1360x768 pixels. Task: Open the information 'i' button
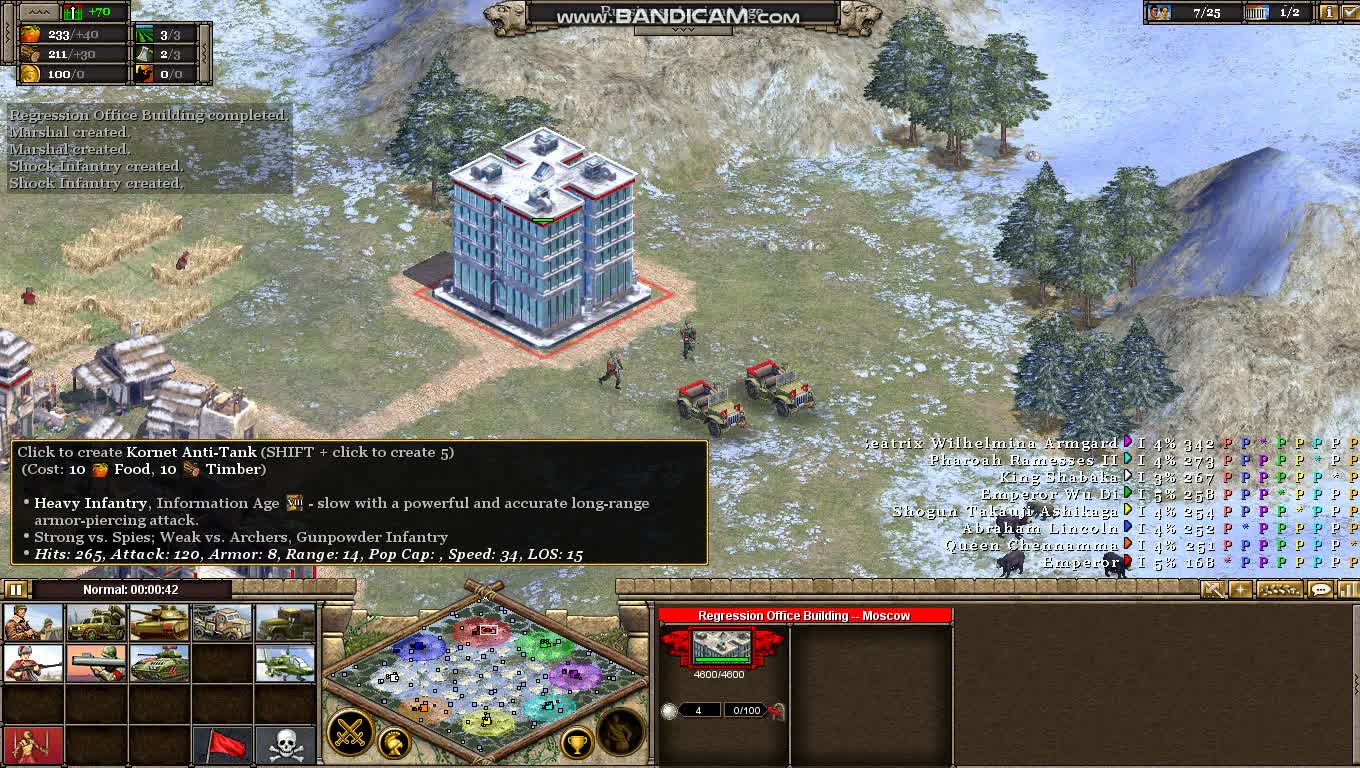click(1329, 12)
